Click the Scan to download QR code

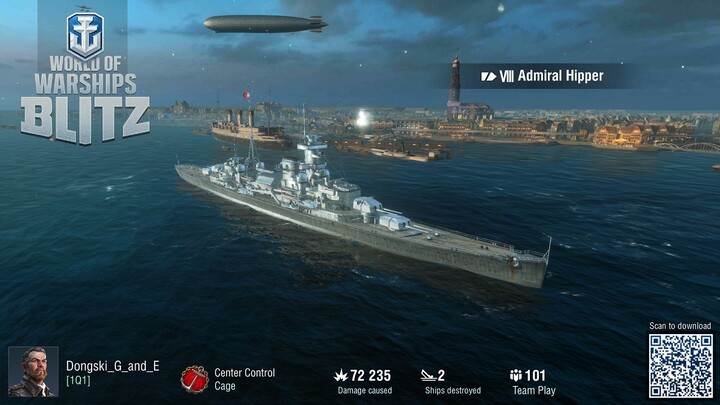pos(680,366)
